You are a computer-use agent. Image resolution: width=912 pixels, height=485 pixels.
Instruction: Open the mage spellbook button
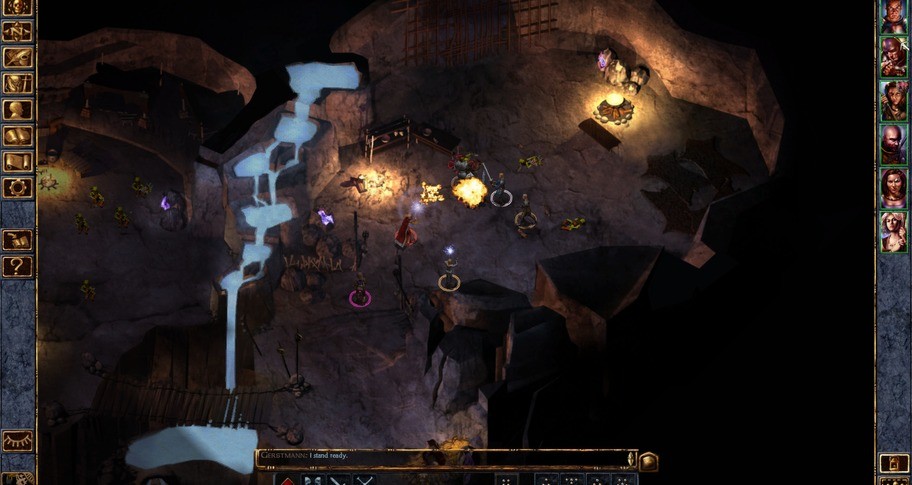(18, 135)
